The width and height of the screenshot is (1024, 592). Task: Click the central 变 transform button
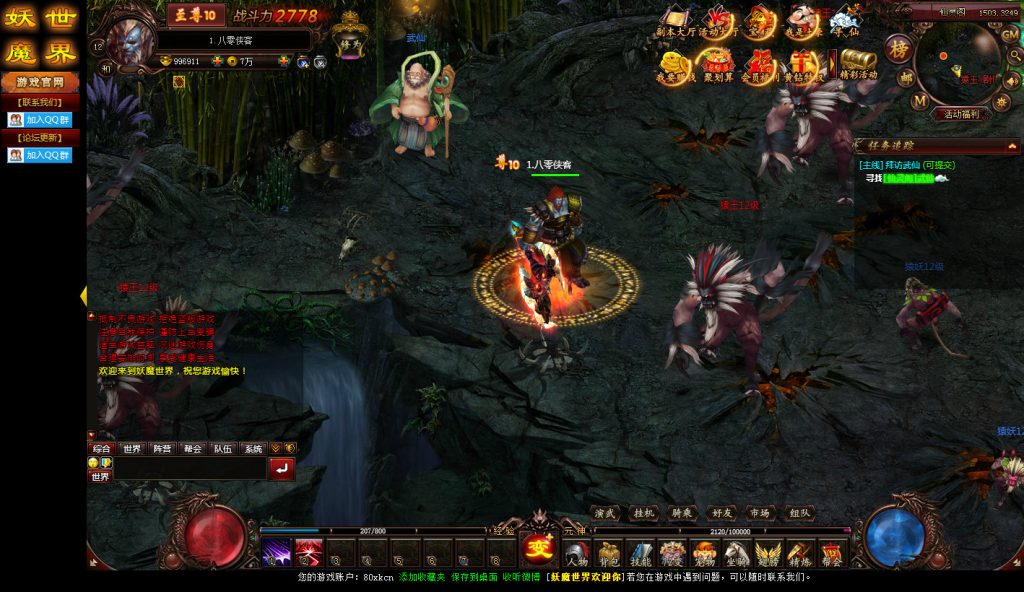tap(540, 548)
